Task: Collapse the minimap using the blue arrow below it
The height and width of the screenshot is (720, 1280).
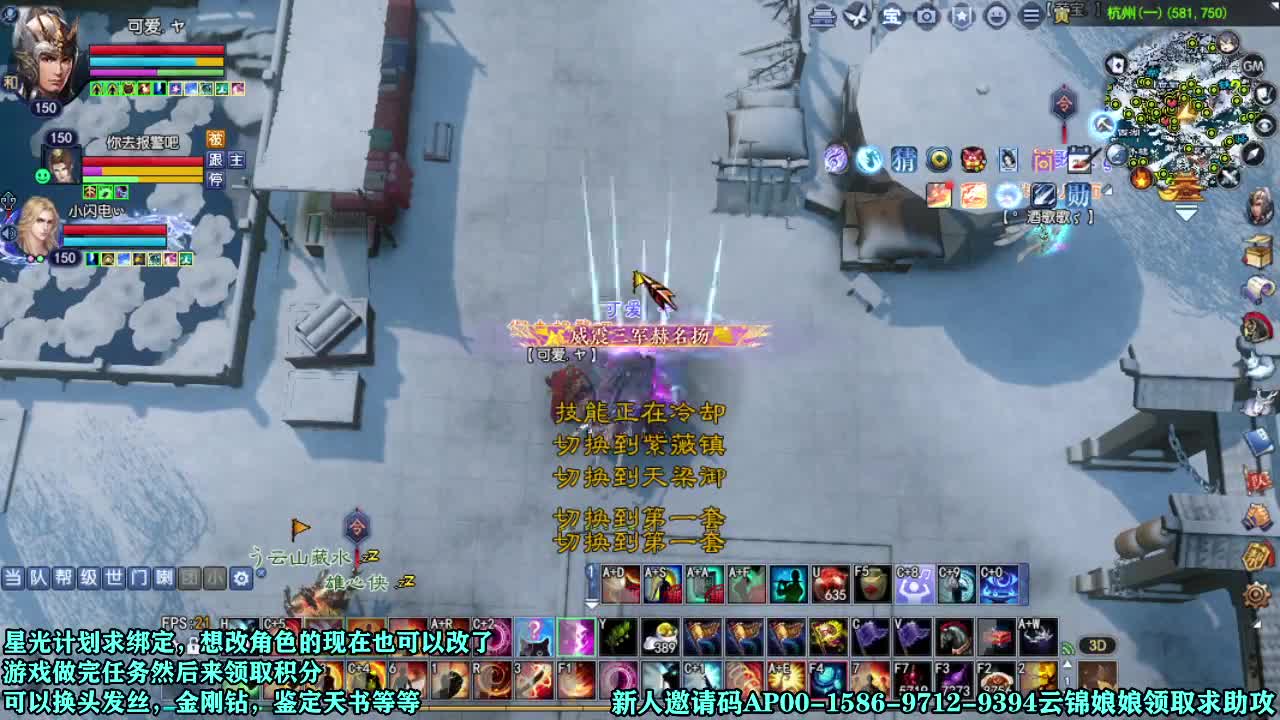Action: [1186, 212]
